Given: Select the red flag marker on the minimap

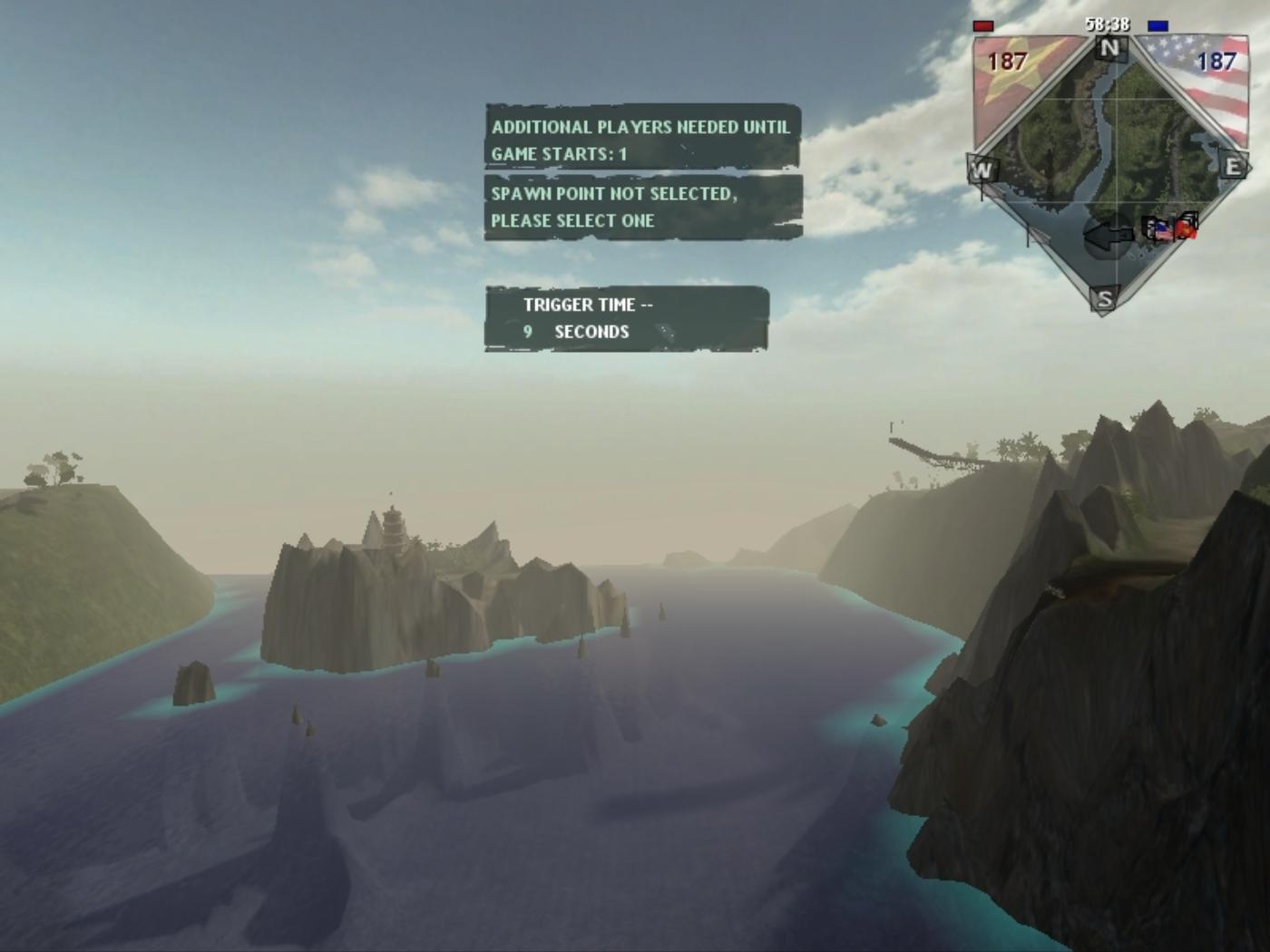Looking at the screenshot, I should click(x=1187, y=228).
